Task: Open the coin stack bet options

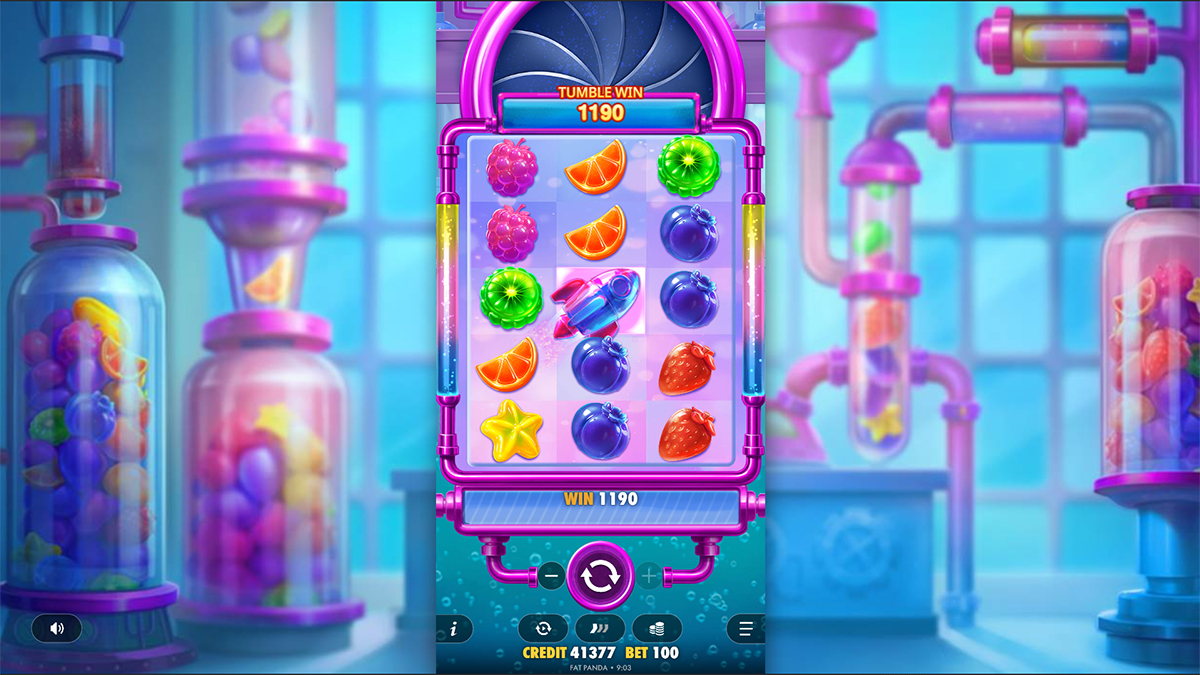Action: (x=657, y=628)
